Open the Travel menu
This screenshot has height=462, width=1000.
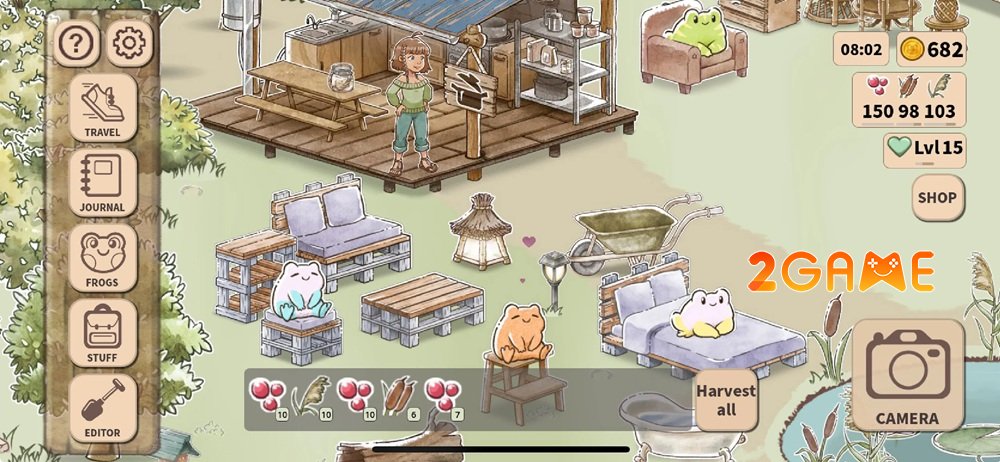click(102, 107)
